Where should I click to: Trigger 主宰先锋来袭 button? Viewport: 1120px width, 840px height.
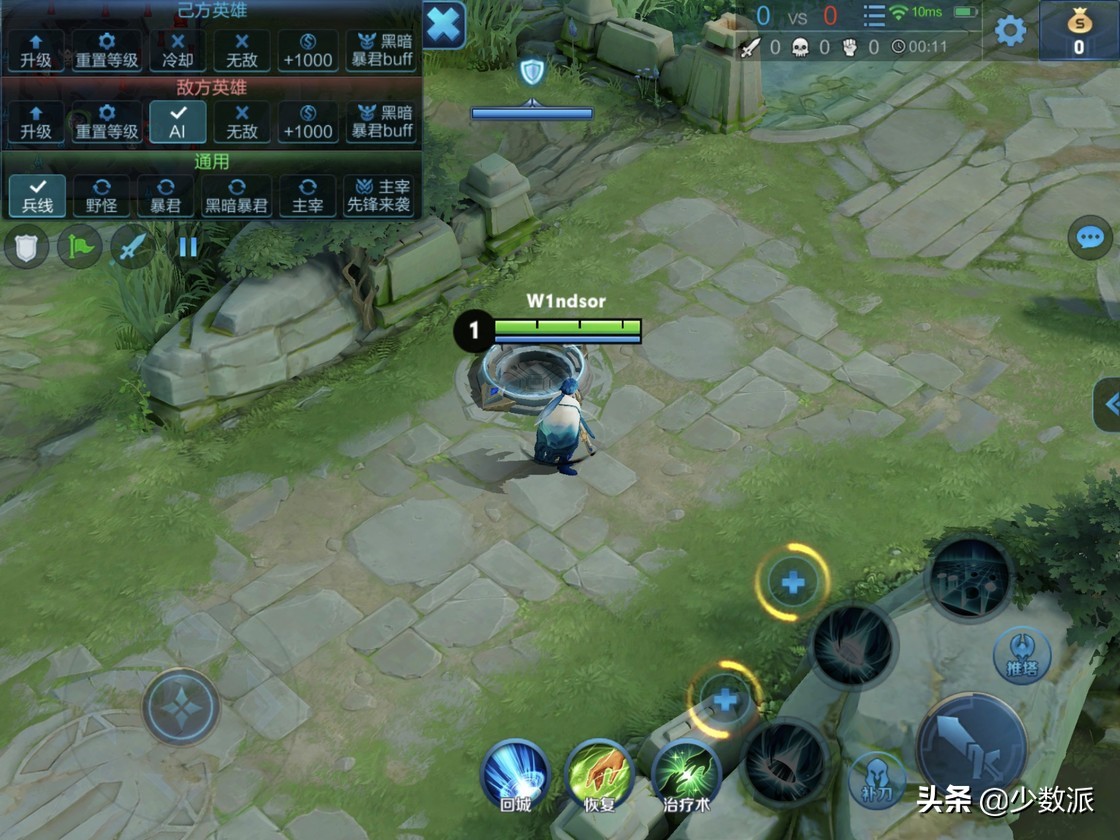379,196
